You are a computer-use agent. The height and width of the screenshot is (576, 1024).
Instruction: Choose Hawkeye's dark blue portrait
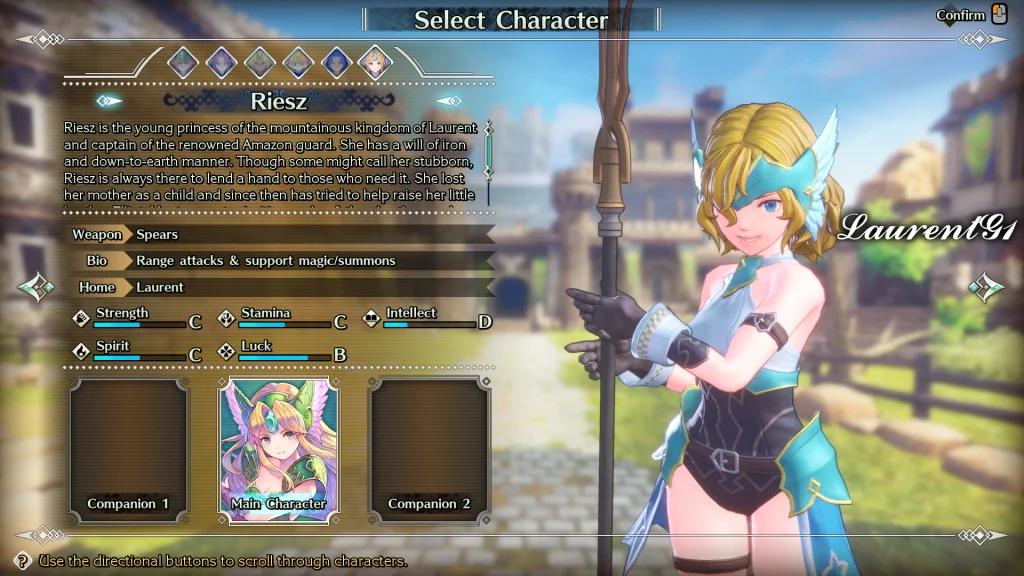pyautogui.click(x=336, y=63)
